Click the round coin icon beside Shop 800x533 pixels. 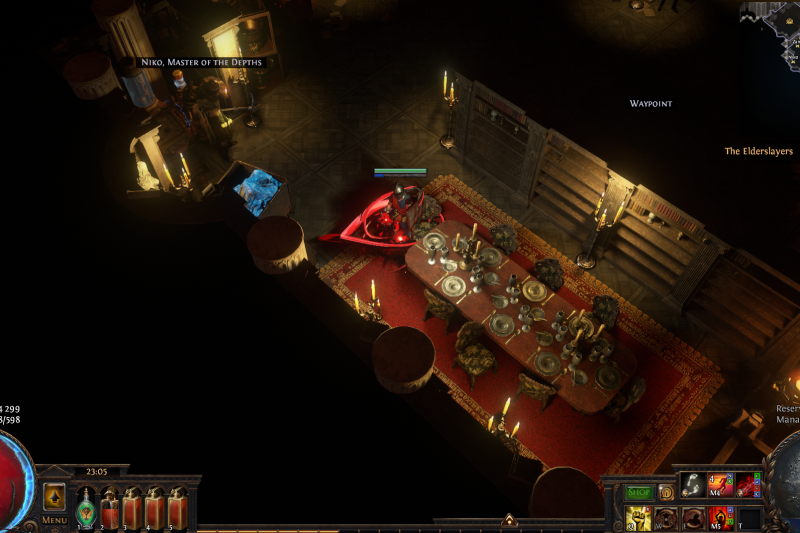[665, 491]
